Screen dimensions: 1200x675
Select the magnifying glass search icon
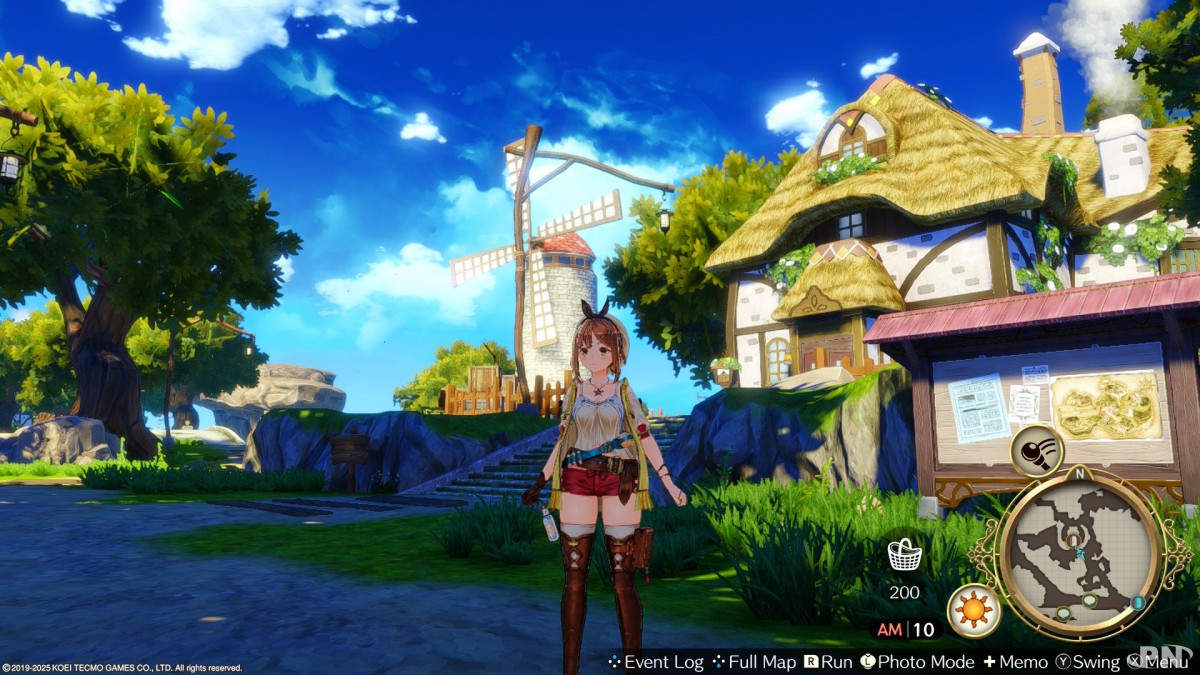click(1035, 450)
